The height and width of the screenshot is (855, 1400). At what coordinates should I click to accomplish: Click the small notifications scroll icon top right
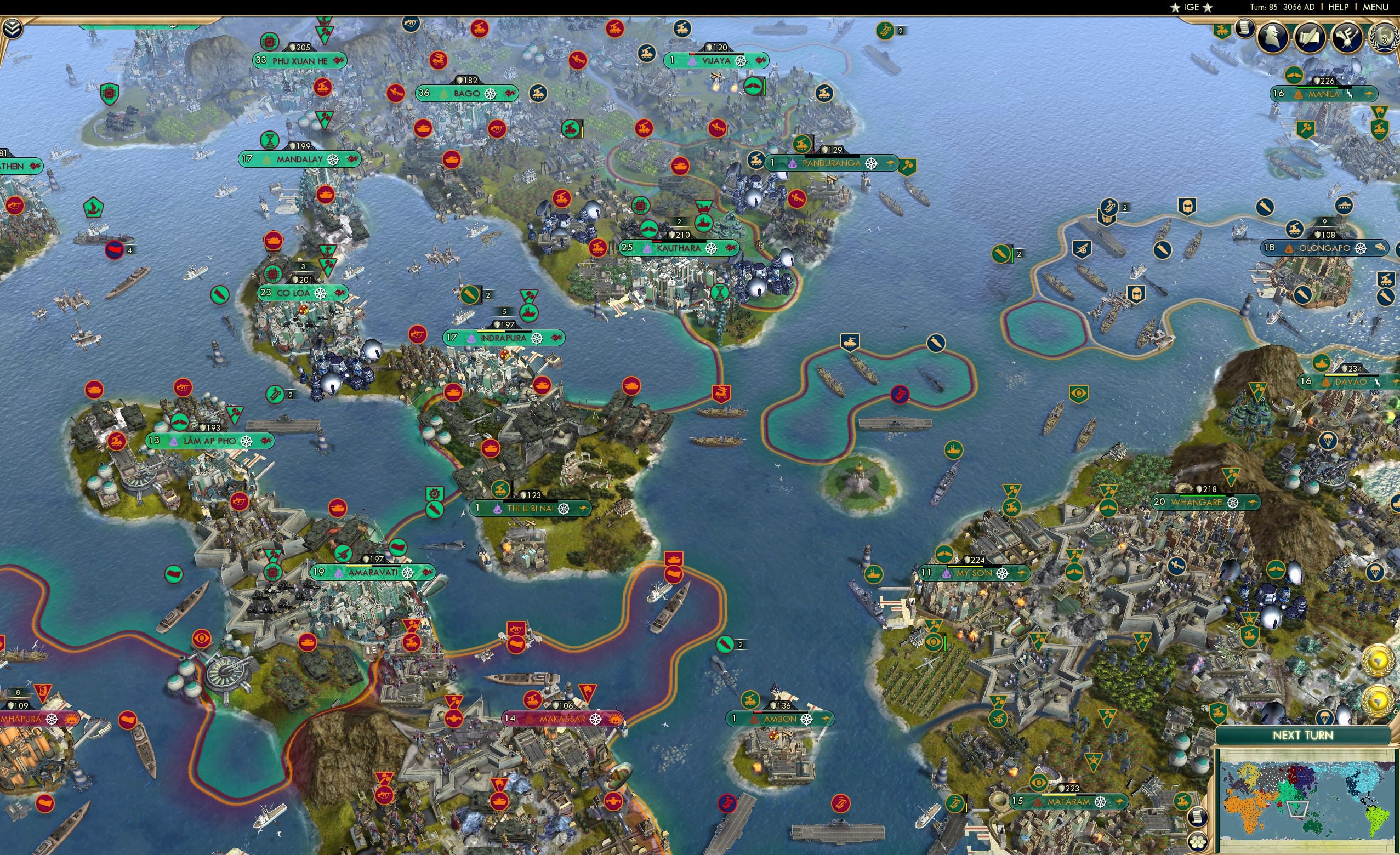[1245, 30]
